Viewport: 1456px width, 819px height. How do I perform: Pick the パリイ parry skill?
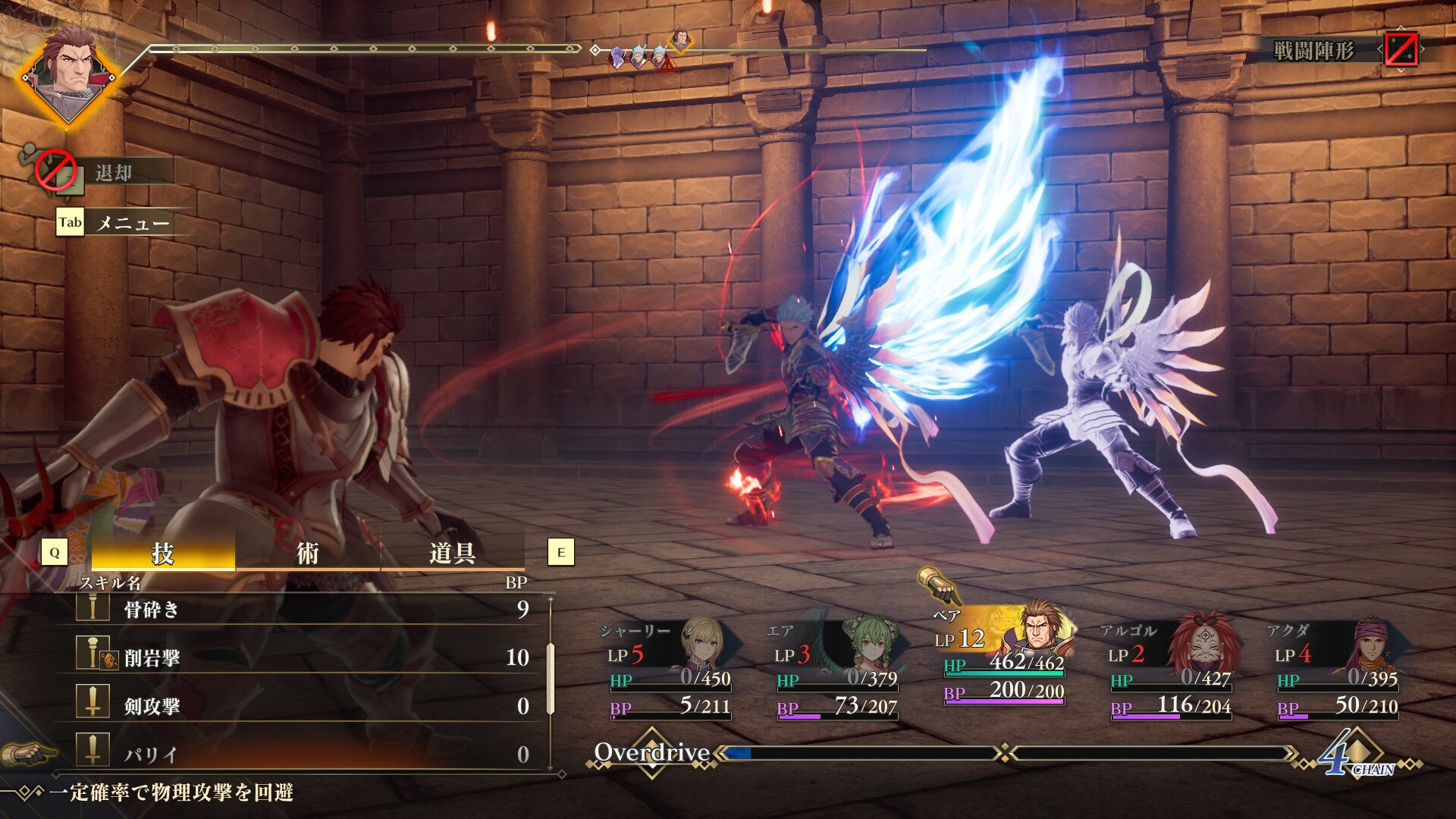click(x=303, y=754)
